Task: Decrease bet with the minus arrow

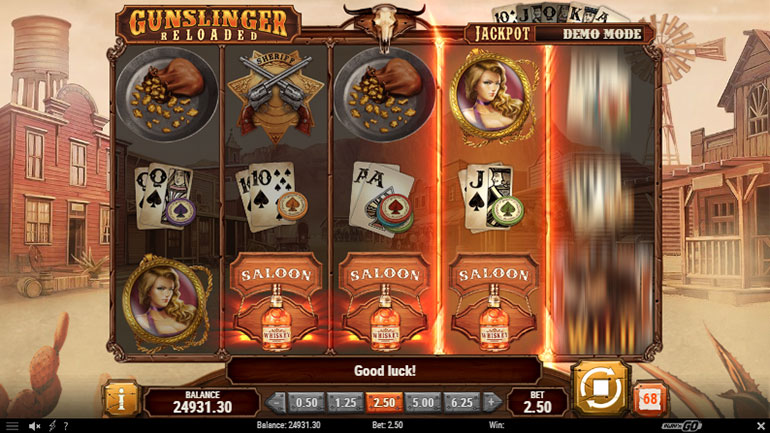Action: [x=277, y=402]
